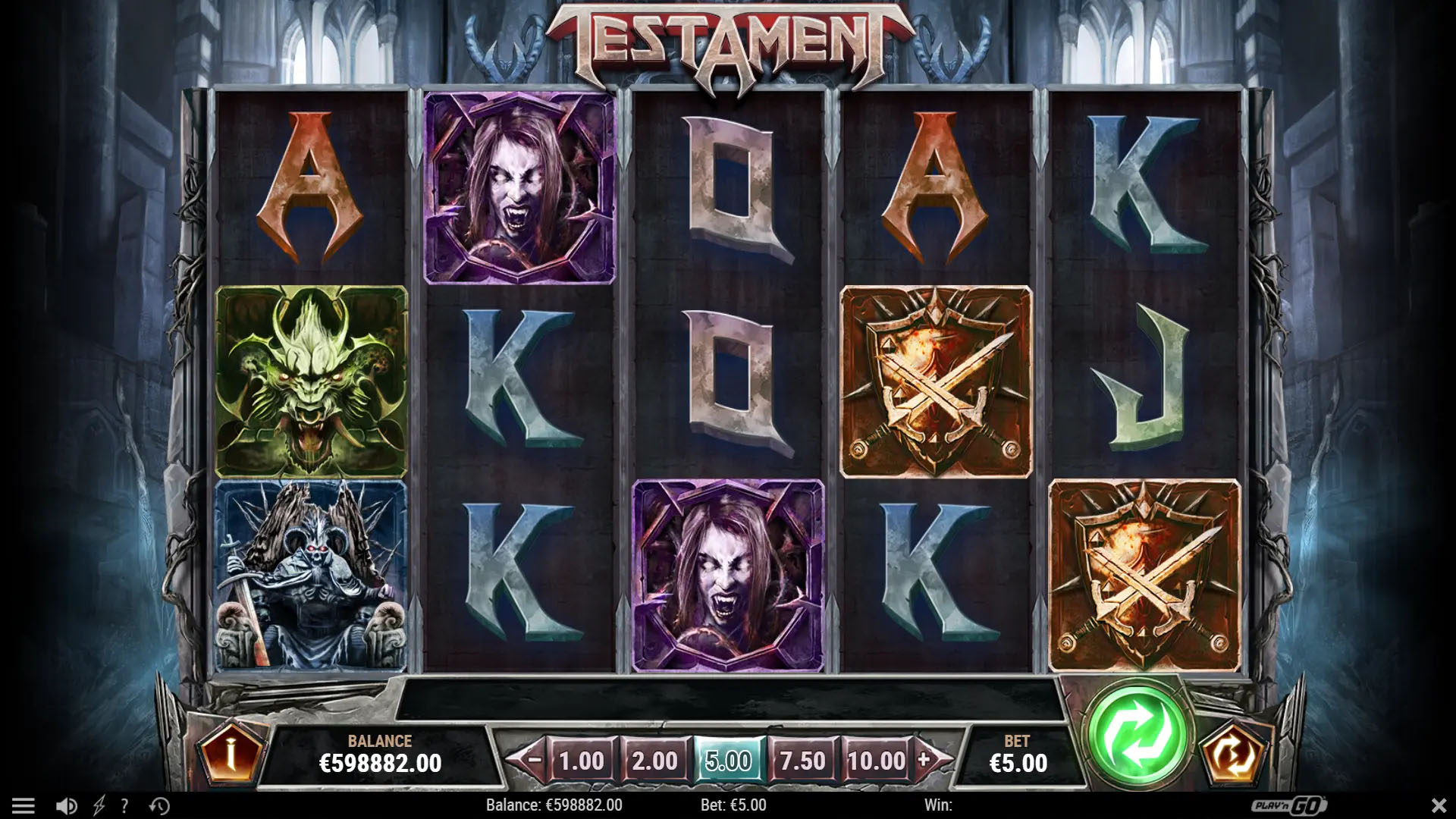The image size is (1456, 819).
Task: Set the bet to 7.50
Action: [802, 761]
